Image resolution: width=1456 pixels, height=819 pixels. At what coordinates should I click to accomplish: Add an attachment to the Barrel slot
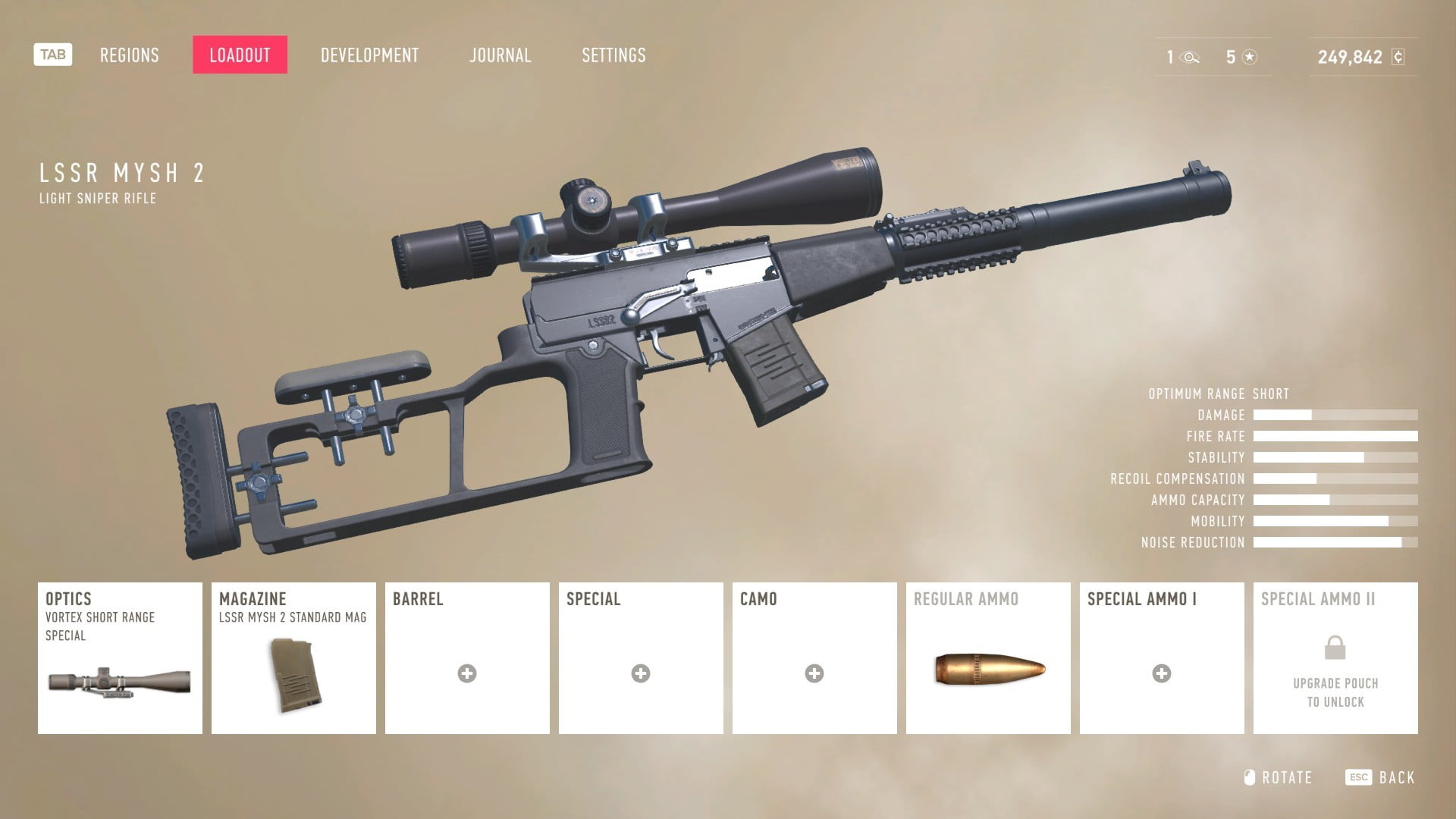tap(467, 657)
